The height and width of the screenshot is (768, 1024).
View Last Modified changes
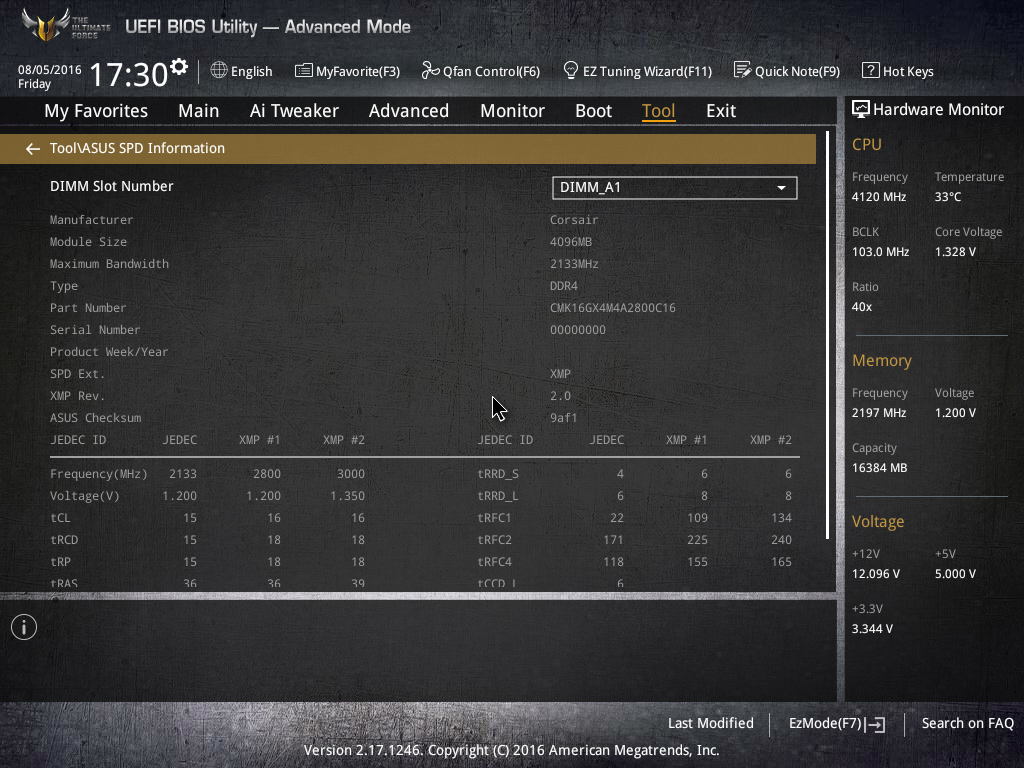pos(710,723)
